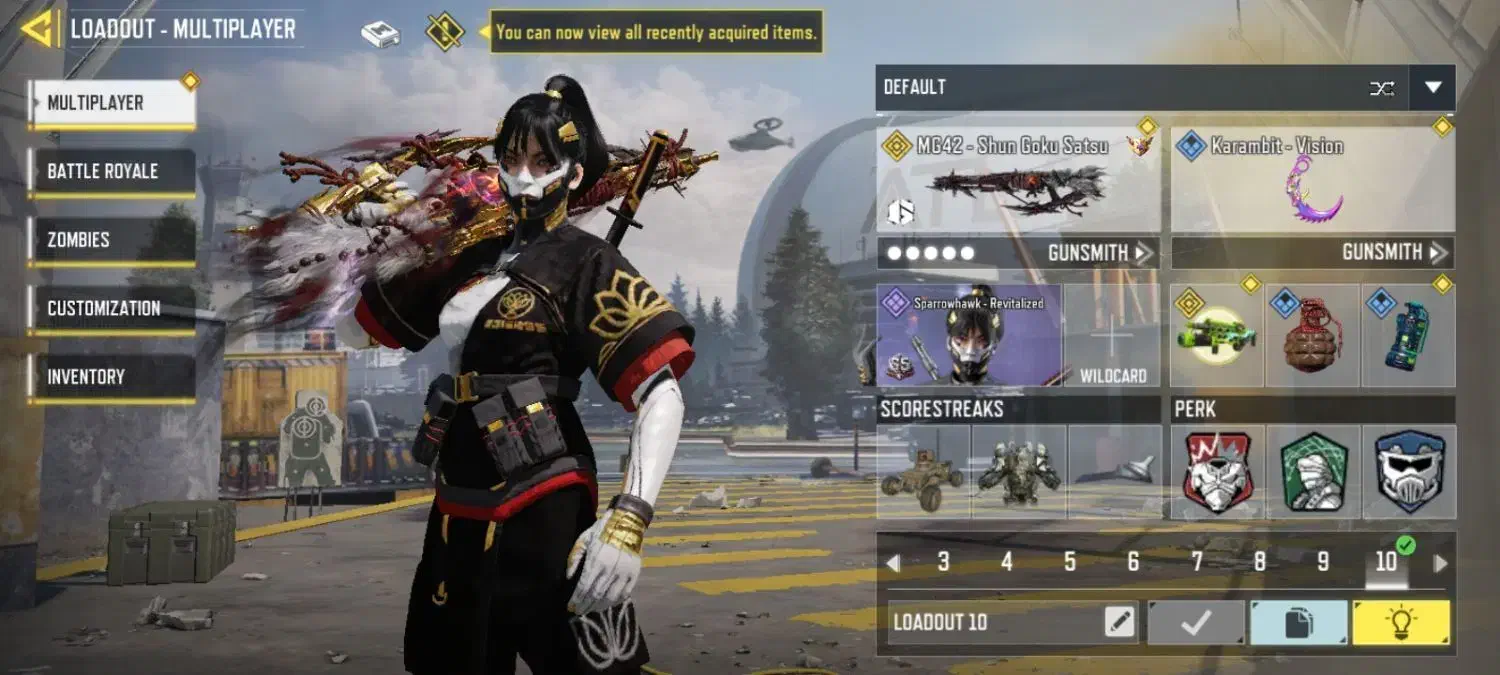Screen dimensions: 1500x675
Task: Copy the loadout with blue button
Action: coord(1298,623)
